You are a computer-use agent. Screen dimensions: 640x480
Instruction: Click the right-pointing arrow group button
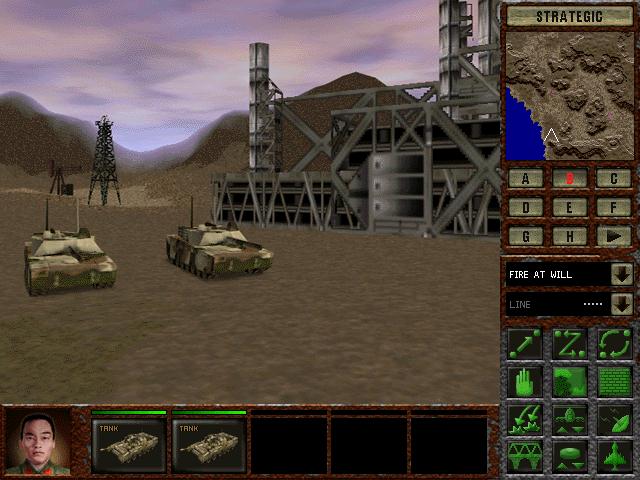pyautogui.click(x=614, y=236)
